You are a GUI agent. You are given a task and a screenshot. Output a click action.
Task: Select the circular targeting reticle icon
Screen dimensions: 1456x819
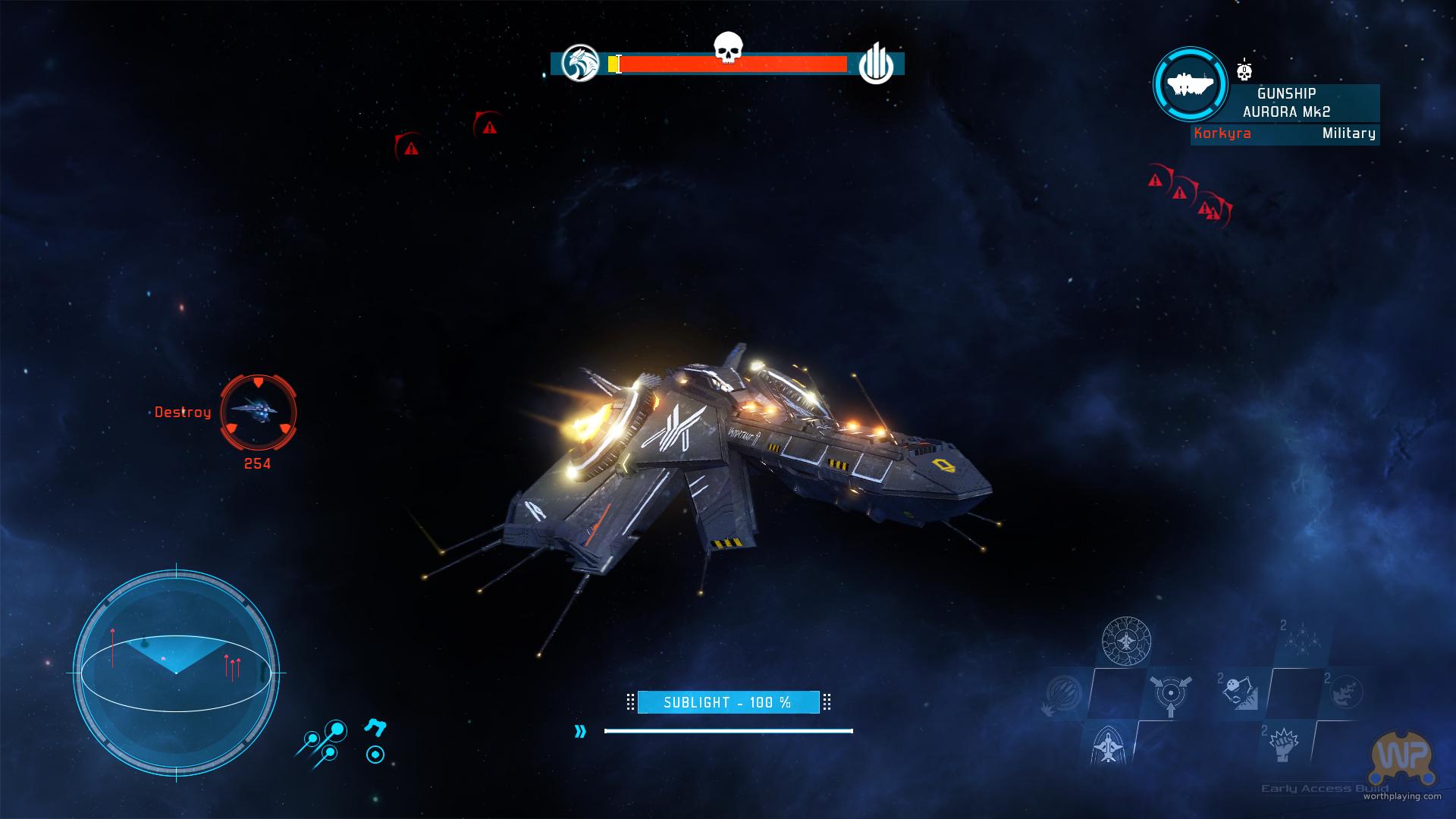375,755
